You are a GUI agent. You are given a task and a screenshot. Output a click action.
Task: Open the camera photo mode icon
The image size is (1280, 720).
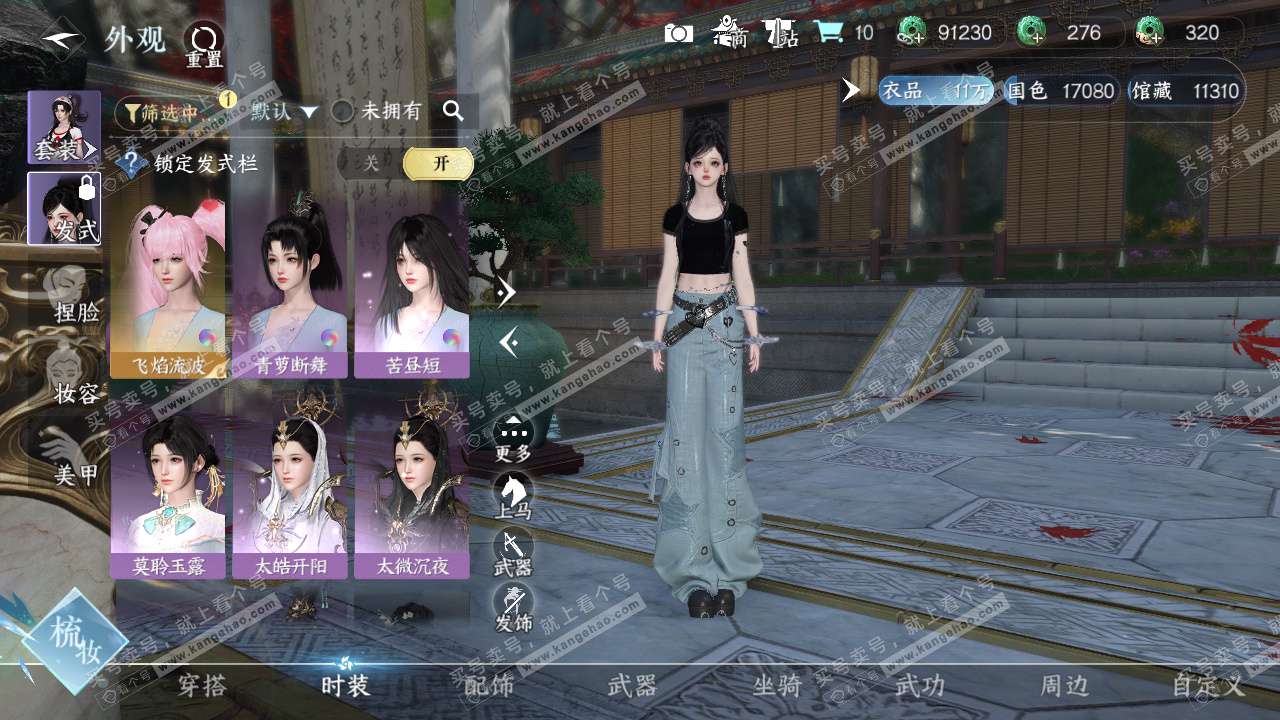click(679, 33)
